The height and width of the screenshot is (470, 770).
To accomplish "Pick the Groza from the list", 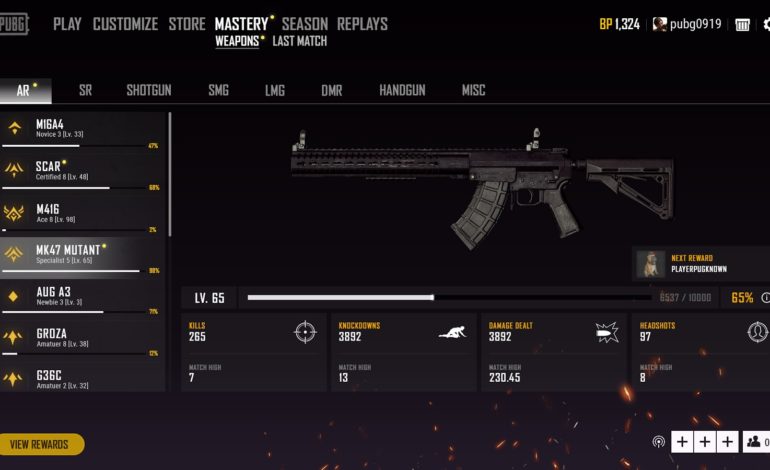I will click(x=82, y=338).
